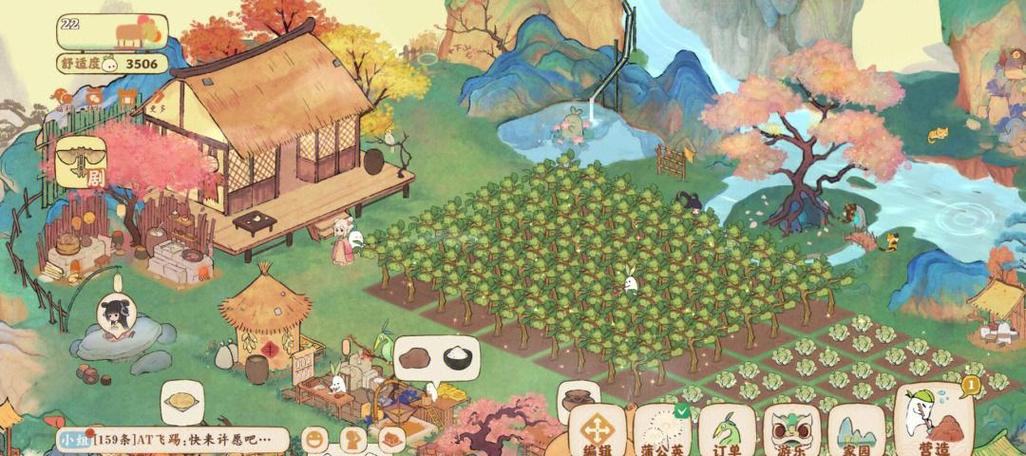Tap the character portrait bubble
The image size is (1026, 456).
[x=116, y=314]
